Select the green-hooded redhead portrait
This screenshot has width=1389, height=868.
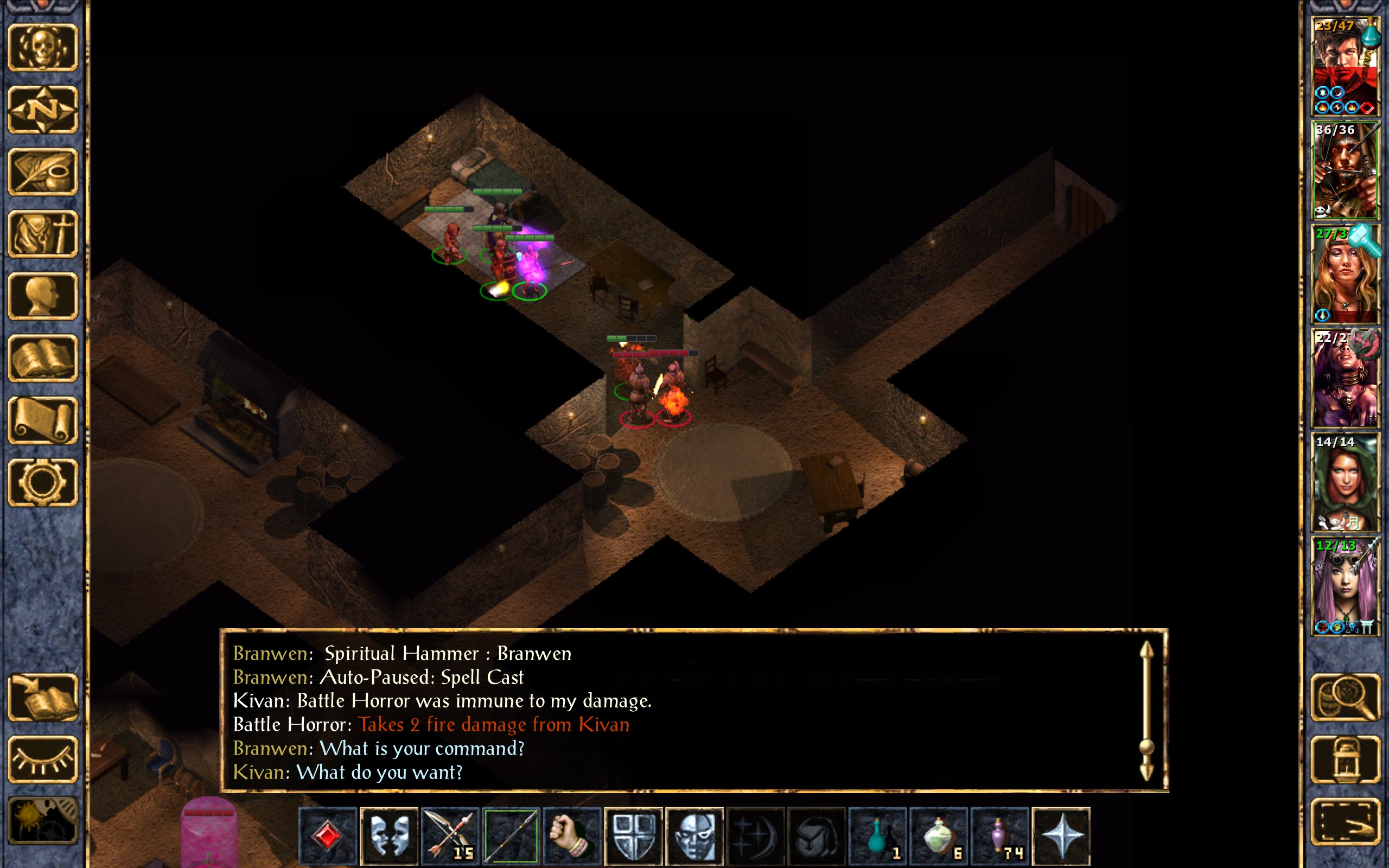(x=1345, y=482)
